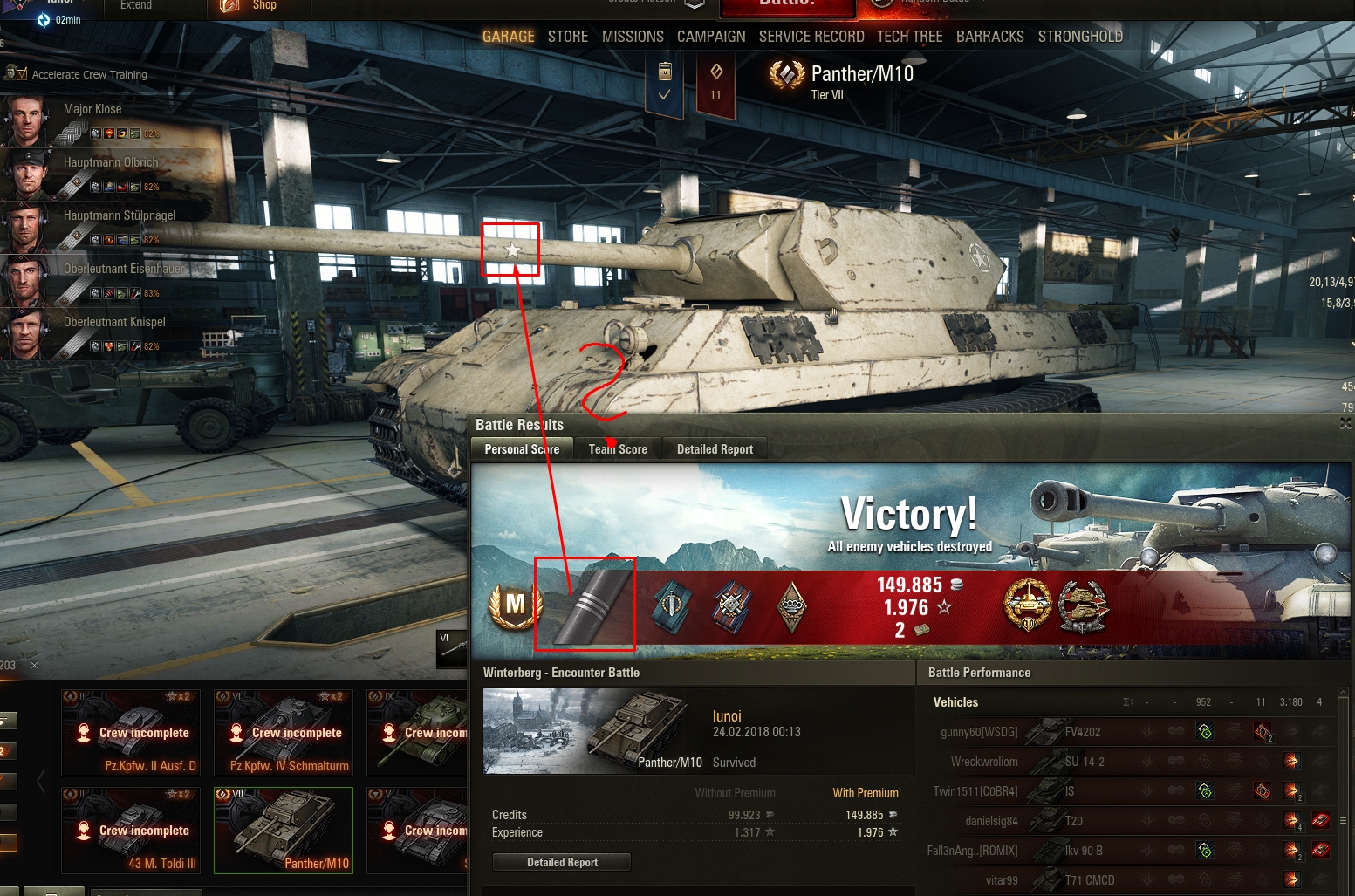Select the Pz.Kpfw. II Ausf. D vehicle
1355x896 pixels.
point(131,733)
